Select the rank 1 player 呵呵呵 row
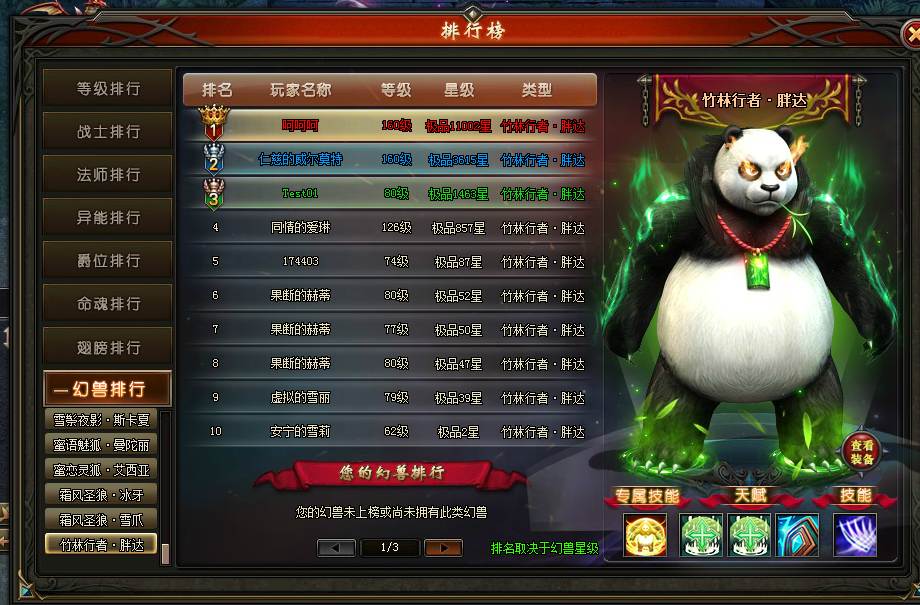The height and width of the screenshot is (605, 920). point(390,126)
